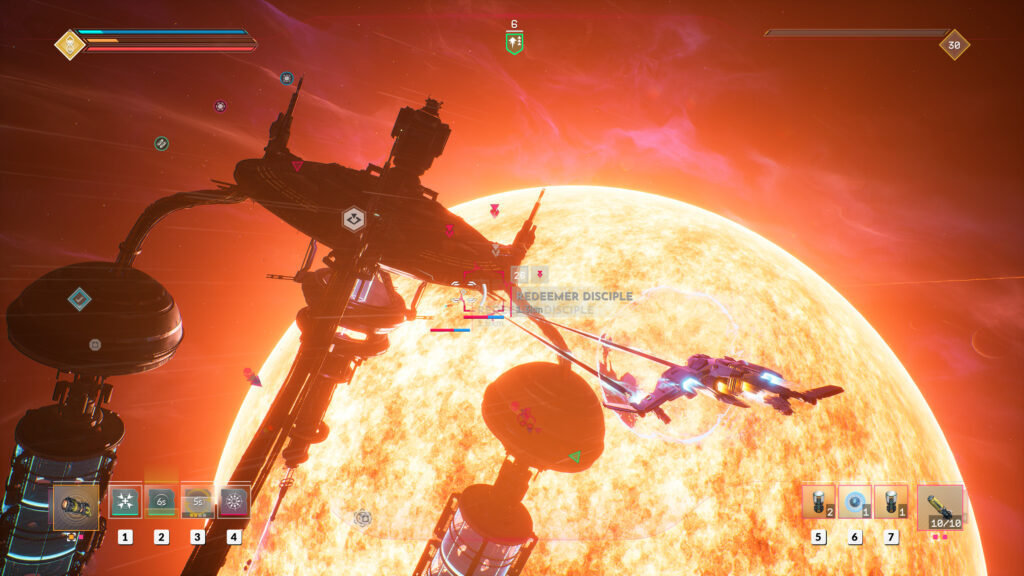This screenshot has height=576, width=1024.
Task: Use the canister consumable with count 2
Action: 818,502
